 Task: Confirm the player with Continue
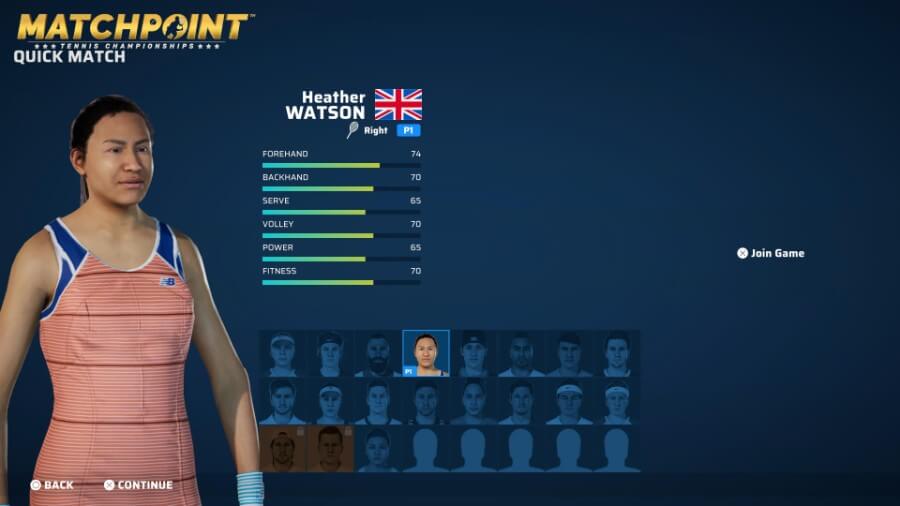click(138, 485)
